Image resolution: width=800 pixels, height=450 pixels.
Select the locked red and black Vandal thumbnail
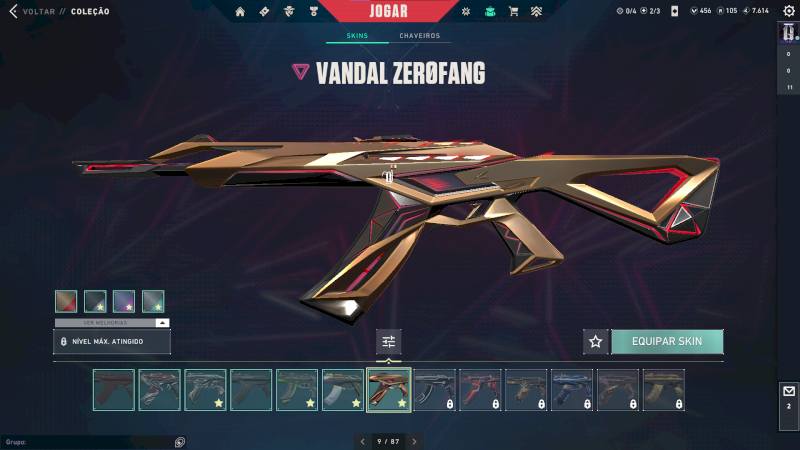[x=480, y=390]
